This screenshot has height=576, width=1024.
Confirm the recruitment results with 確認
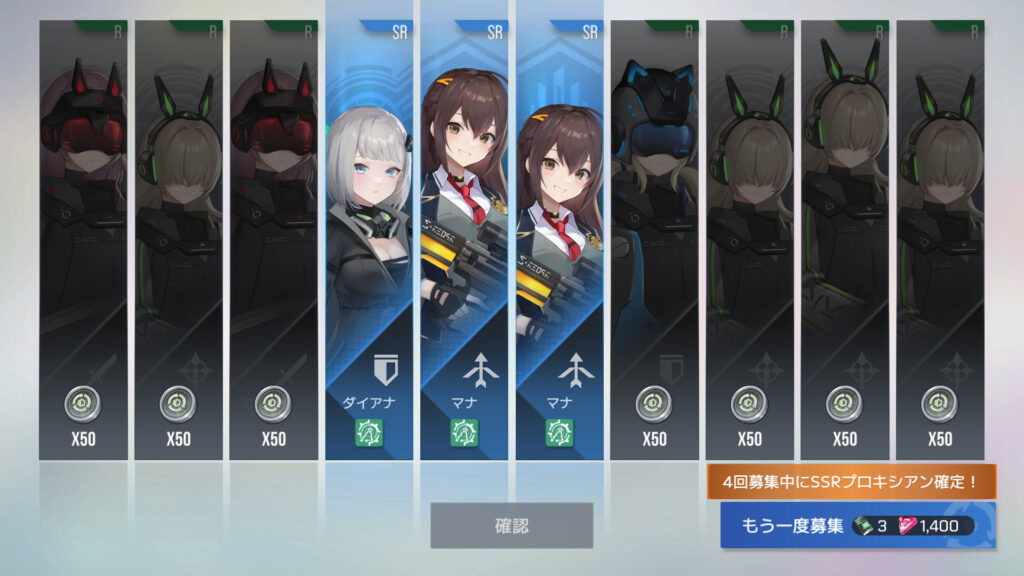tap(511, 525)
